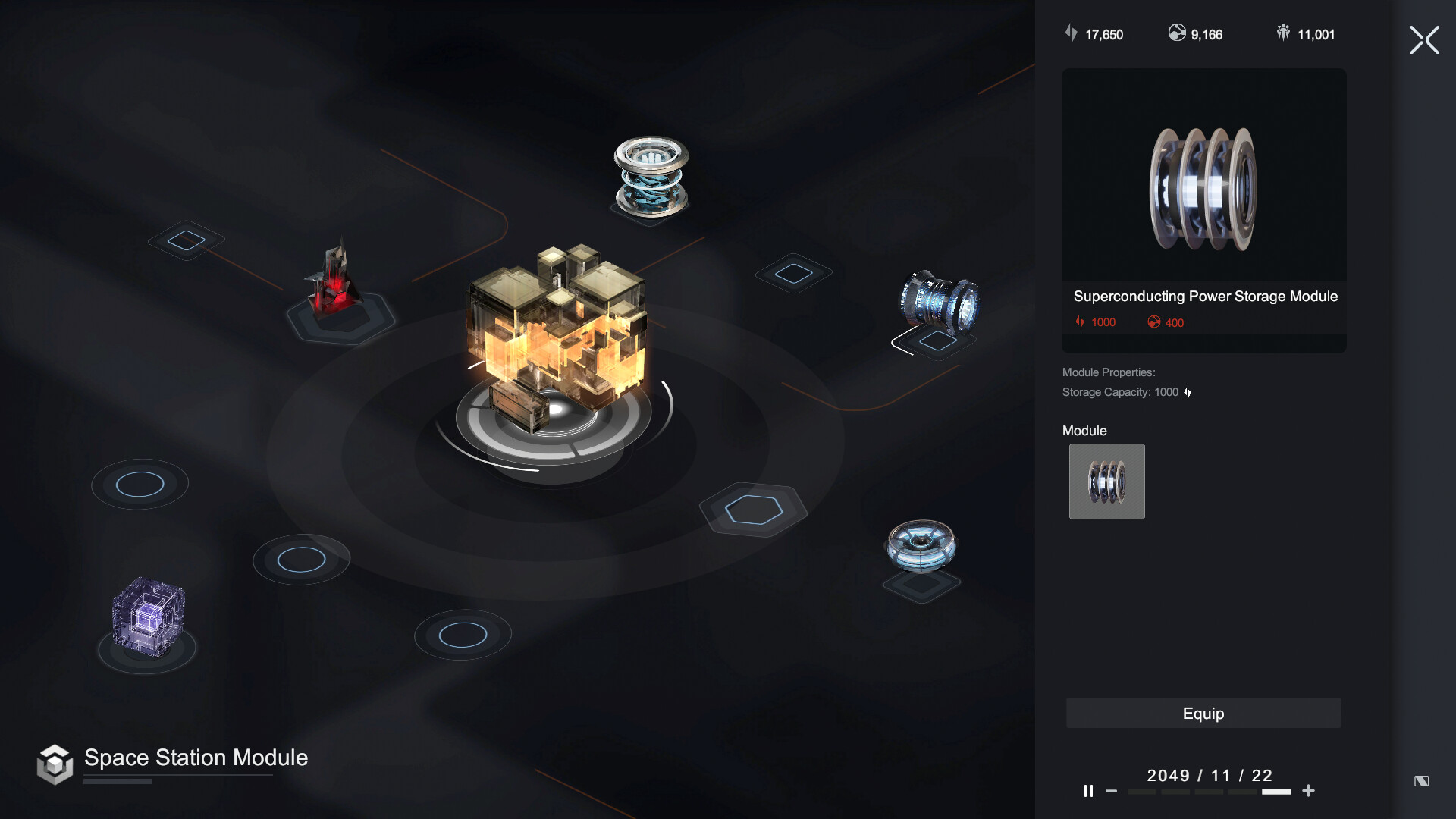The image size is (1456, 819).
Task: Open the Module Properties section
Action: 1109,372
